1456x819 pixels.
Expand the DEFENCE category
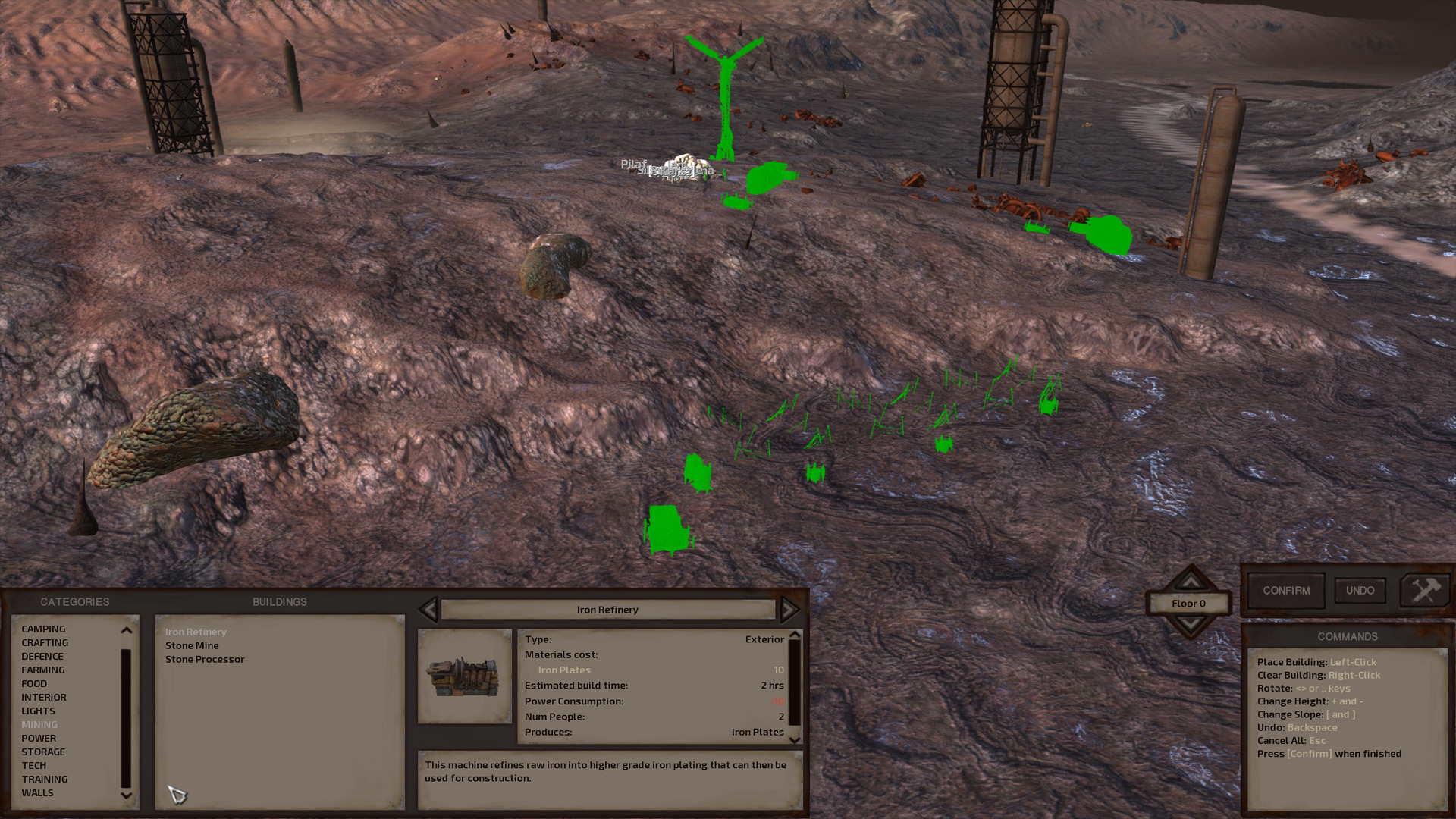(x=43, y=656)
